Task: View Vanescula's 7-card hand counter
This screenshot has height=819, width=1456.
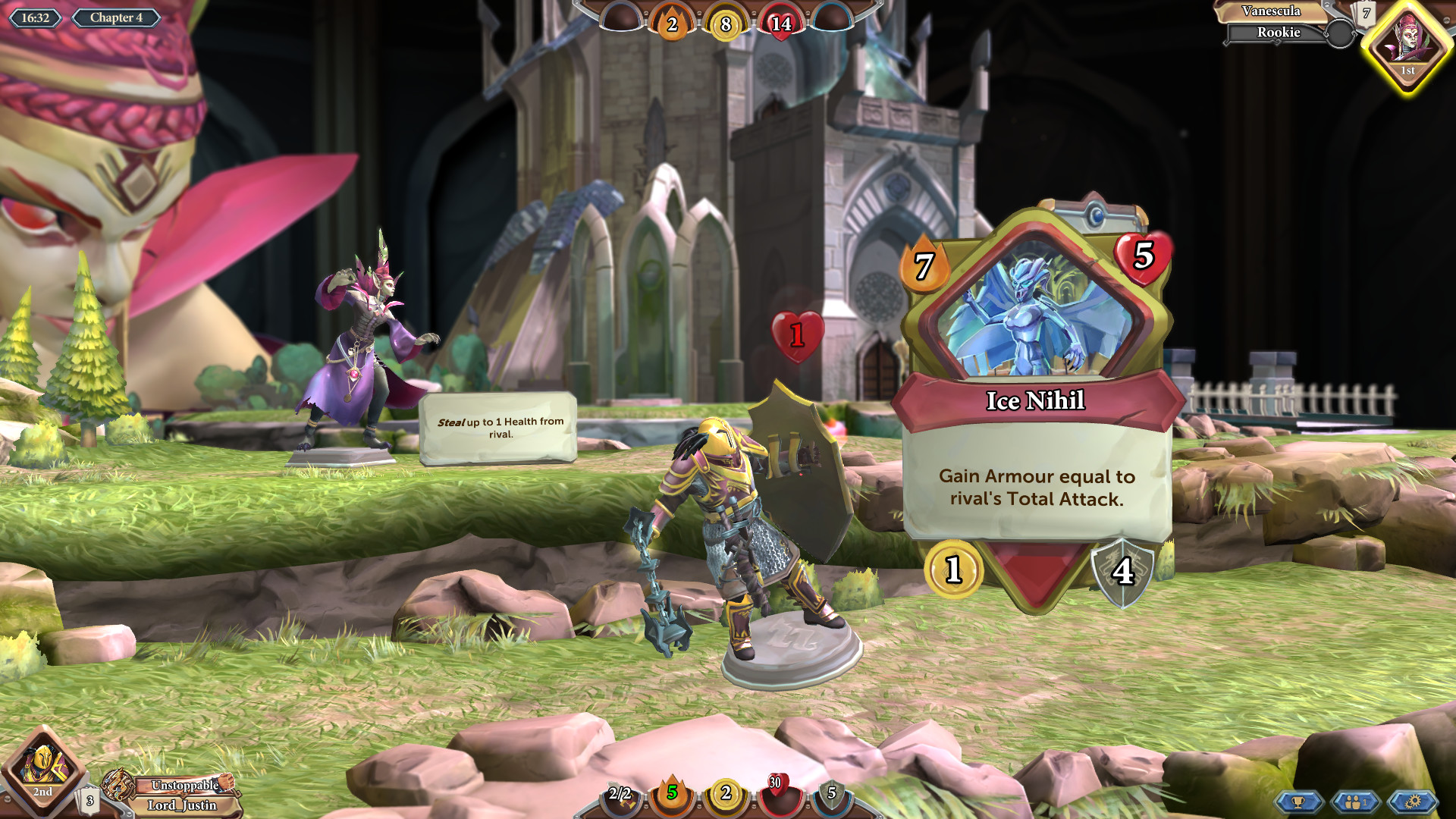Action: click(1366, 14)
